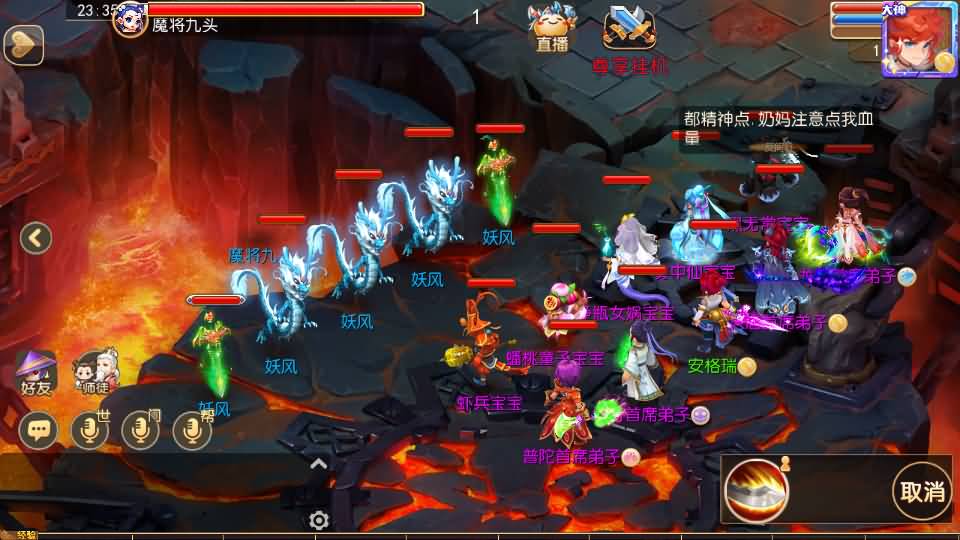Viewport: 960px width, 540px height.
Task: Open the 师徒 mentor panel
Action: [x=97, y=371]
